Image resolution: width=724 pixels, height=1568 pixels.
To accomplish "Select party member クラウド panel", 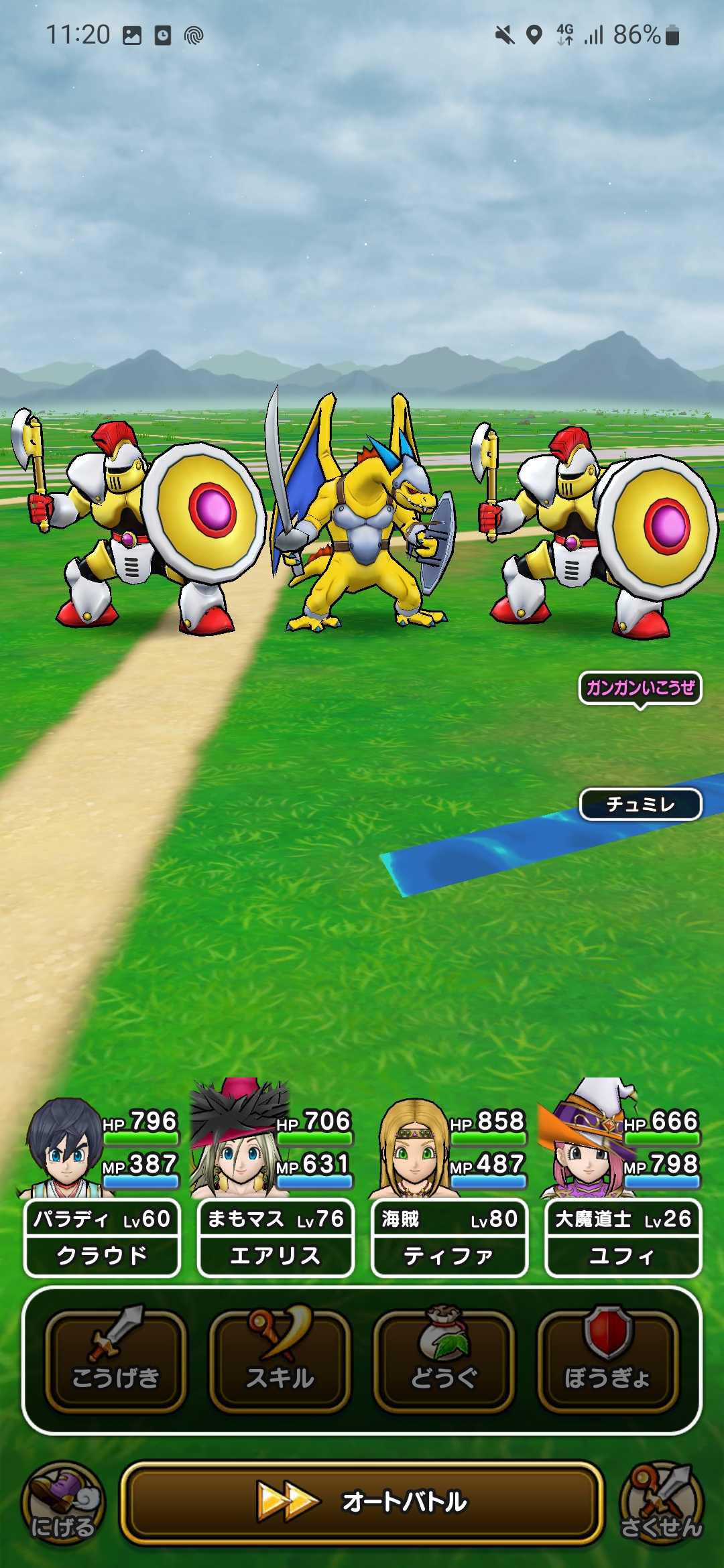I will [x=102, y=1237].
